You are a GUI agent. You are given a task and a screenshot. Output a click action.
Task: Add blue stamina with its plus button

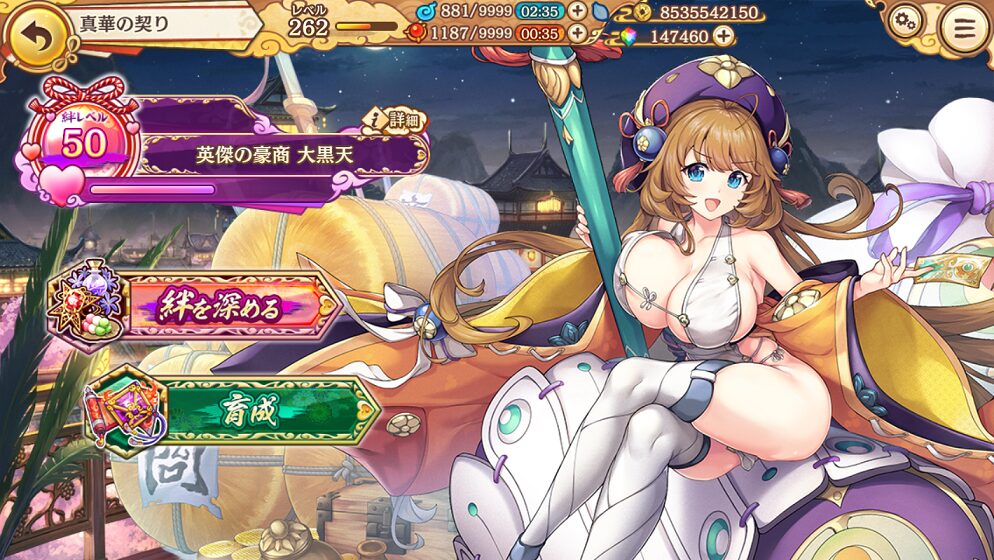(x=578, y=12)
